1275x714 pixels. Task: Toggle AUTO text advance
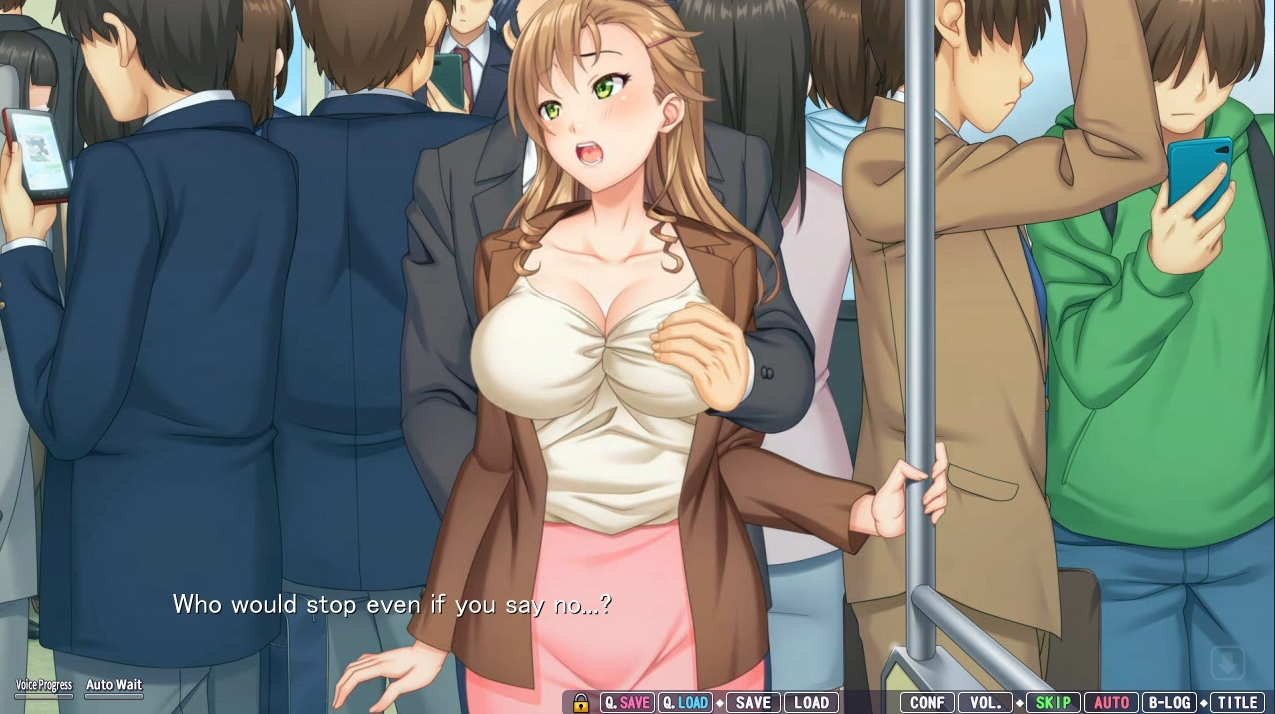[1111, 703]
